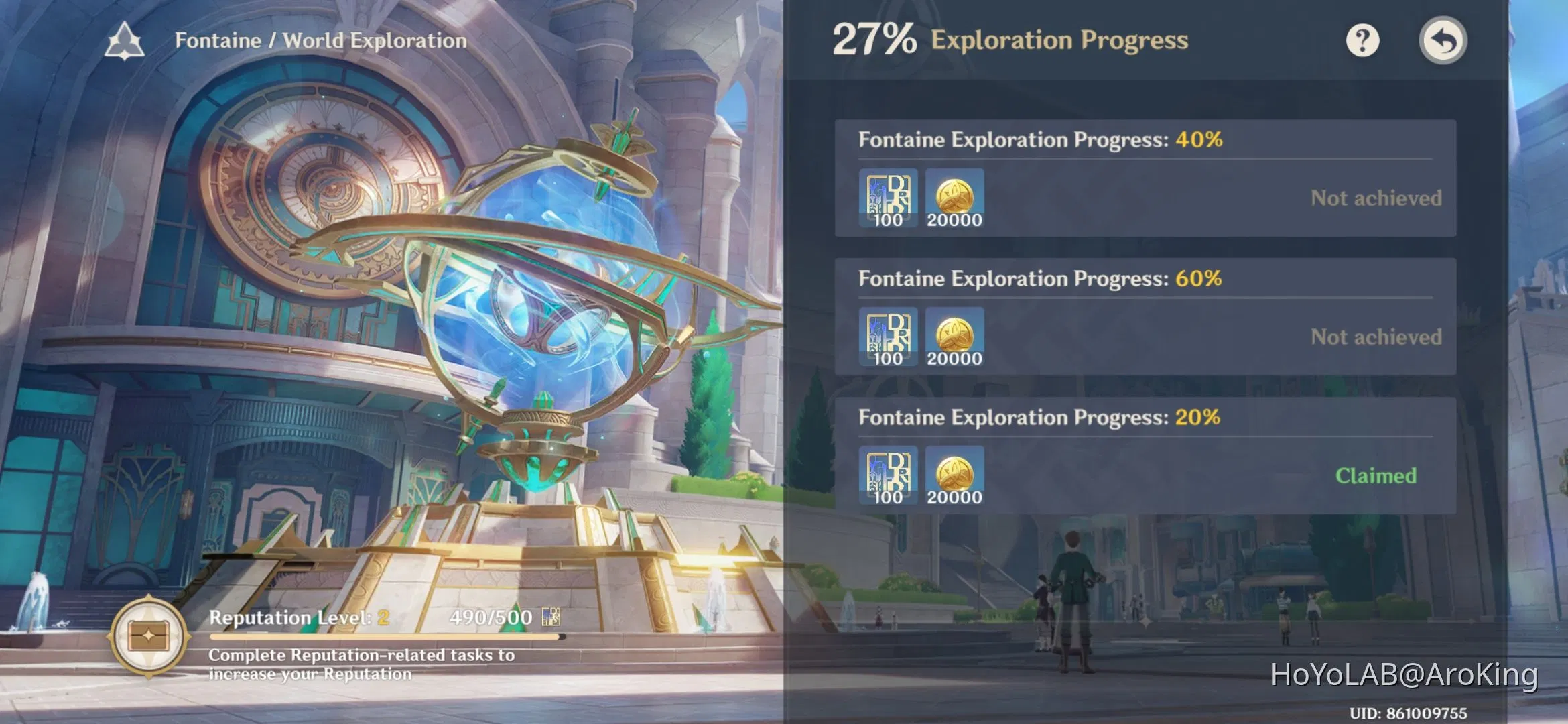Click the back arrow to exit World Exploration

click(x=1443, y=40)
